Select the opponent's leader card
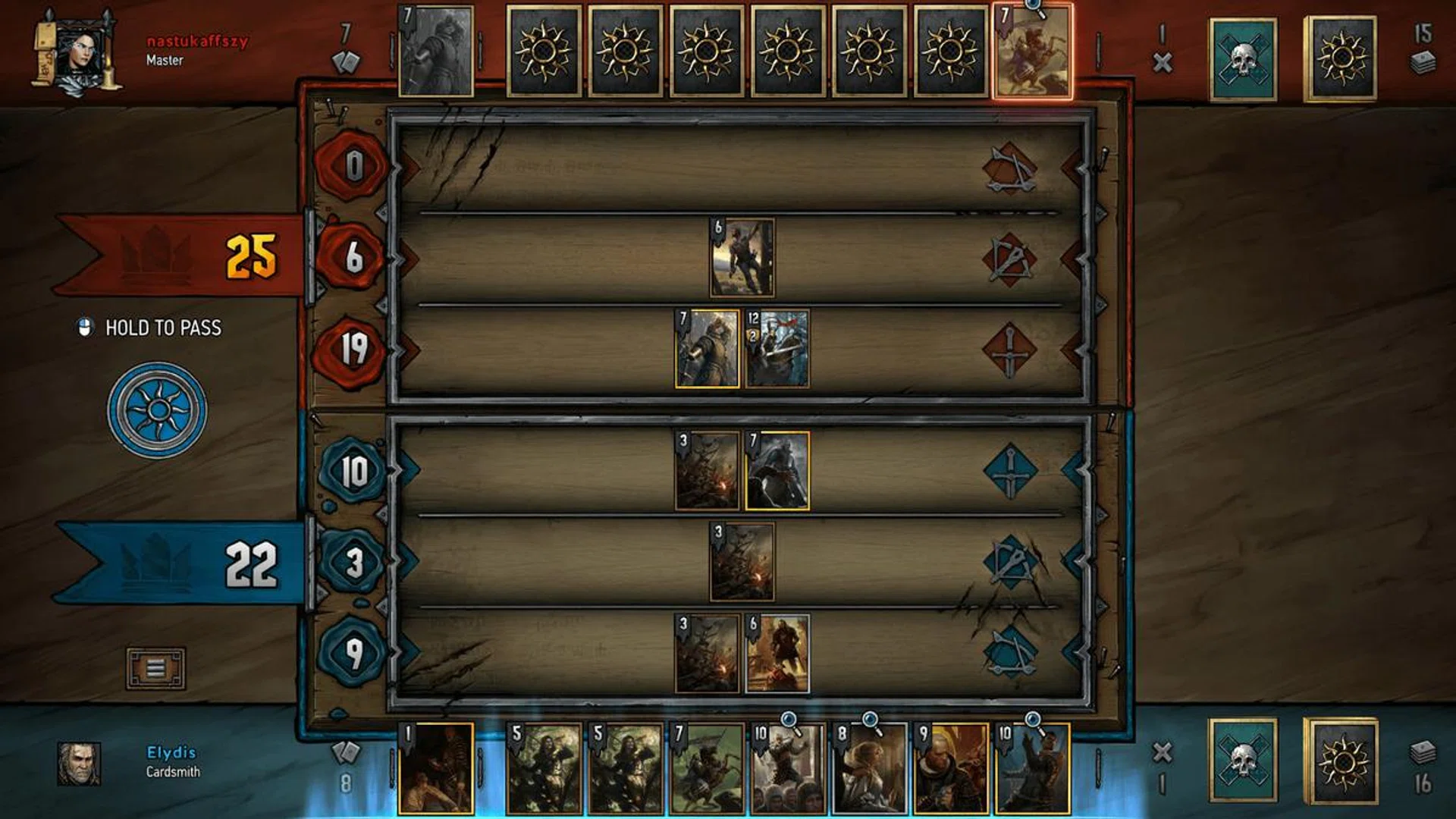Image resolution: width=1456 pixels, height=819 pixels. point(435,49)
